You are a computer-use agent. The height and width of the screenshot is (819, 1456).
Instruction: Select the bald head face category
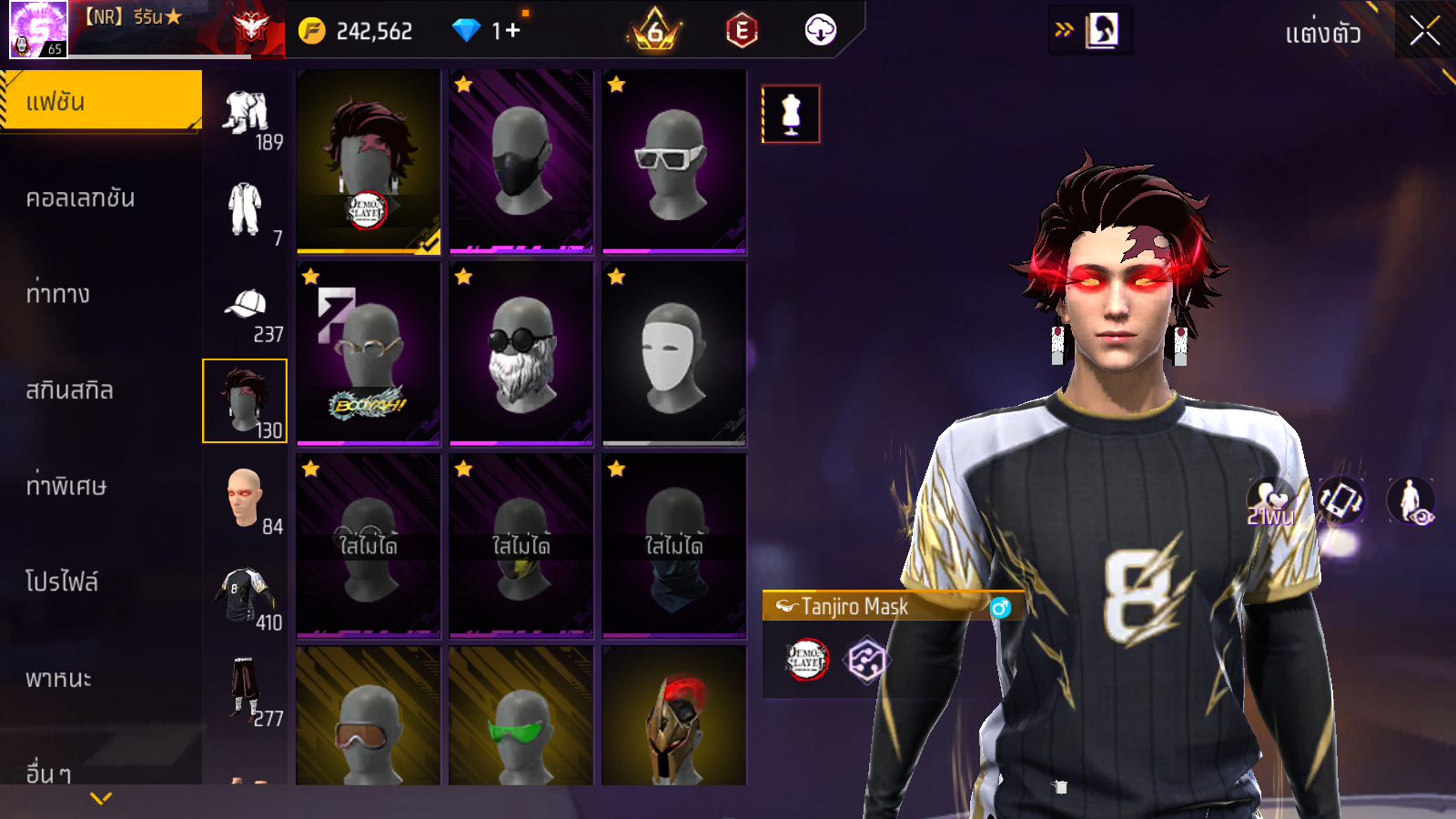244,499
